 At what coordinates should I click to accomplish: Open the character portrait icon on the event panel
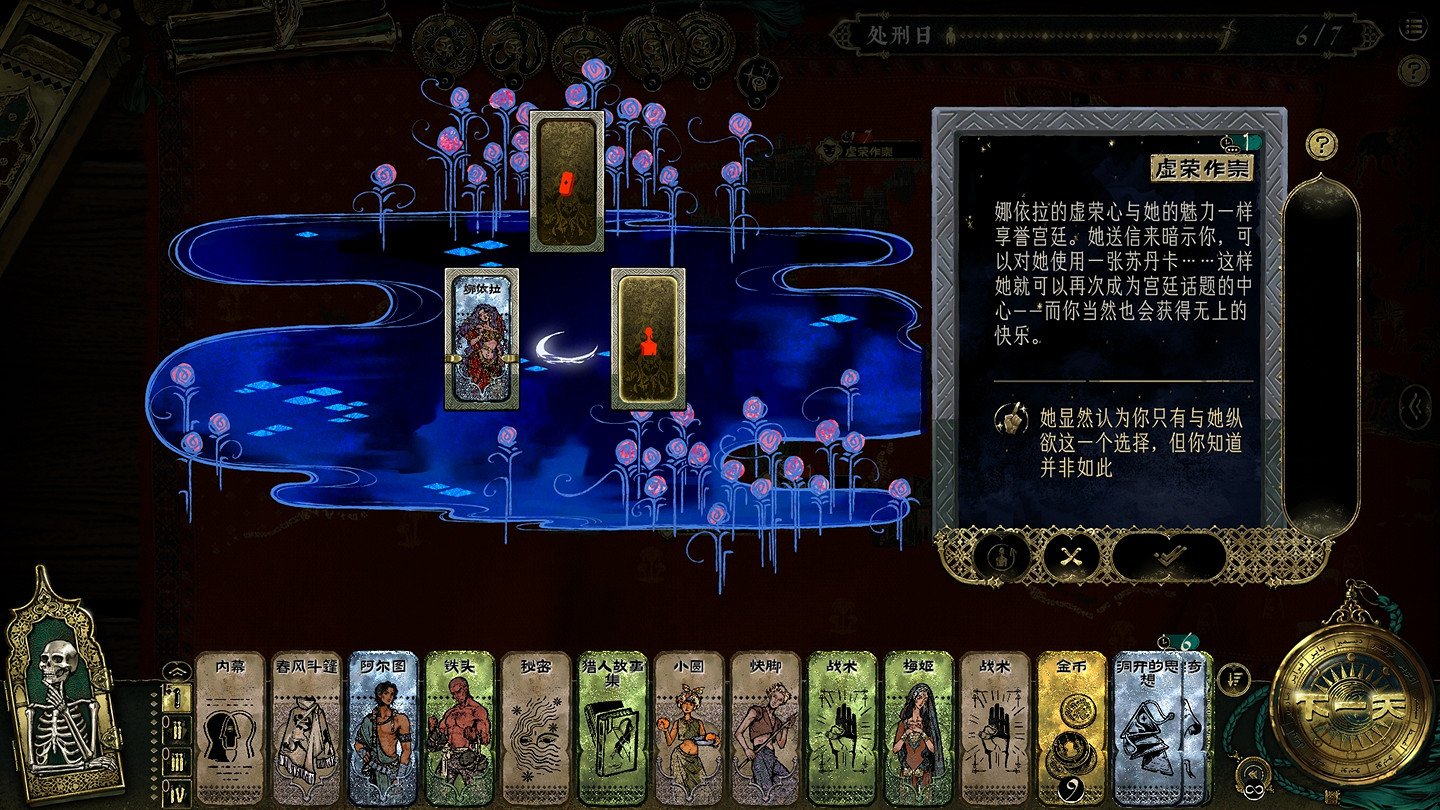(1002, 556)
